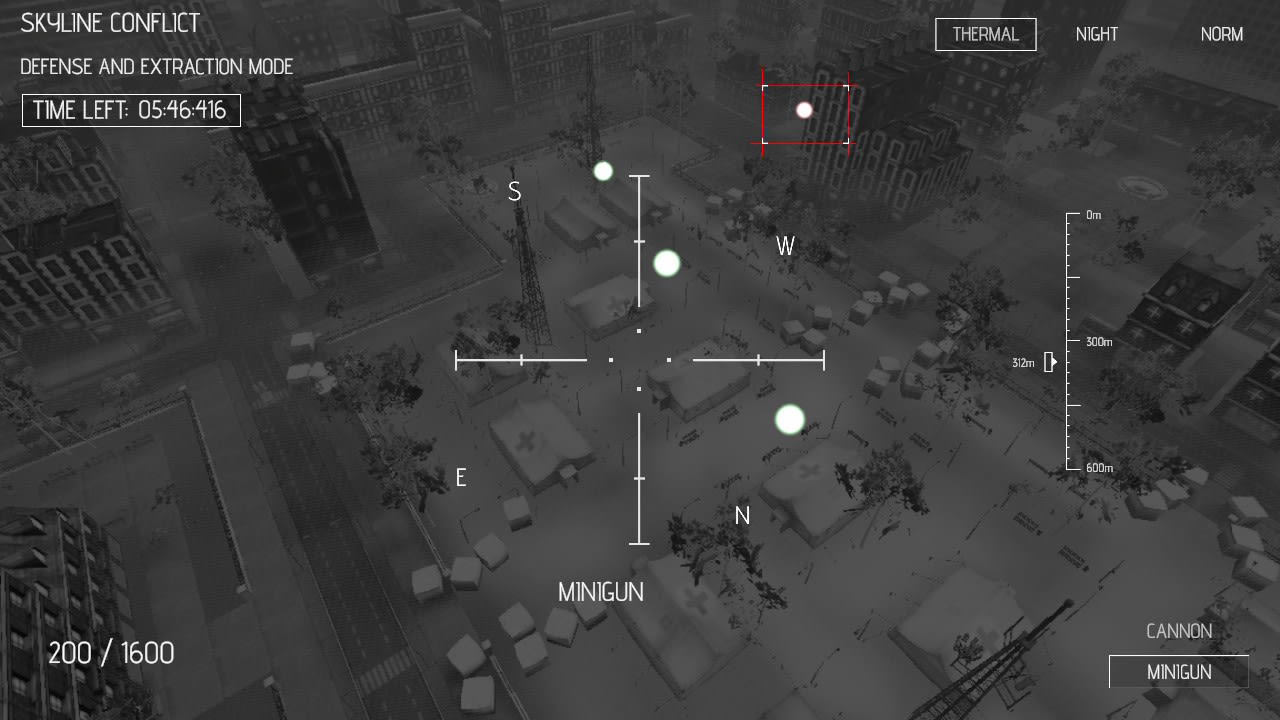Target the enemy inside the red lock-on box
This screenshot has width=1280, height=720.
(804, 110)
